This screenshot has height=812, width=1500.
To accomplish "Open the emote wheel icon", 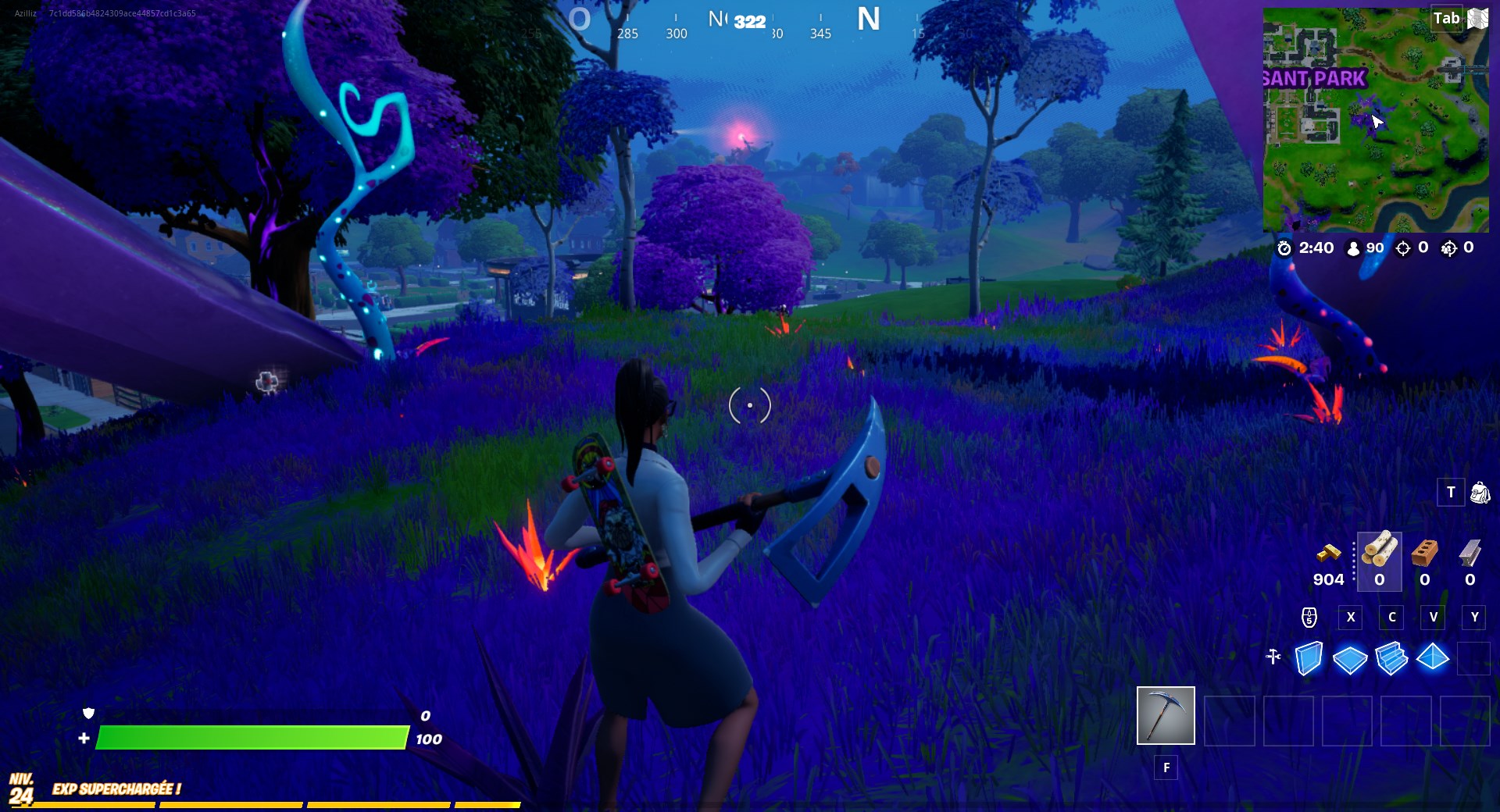I will coord(1308,618).
